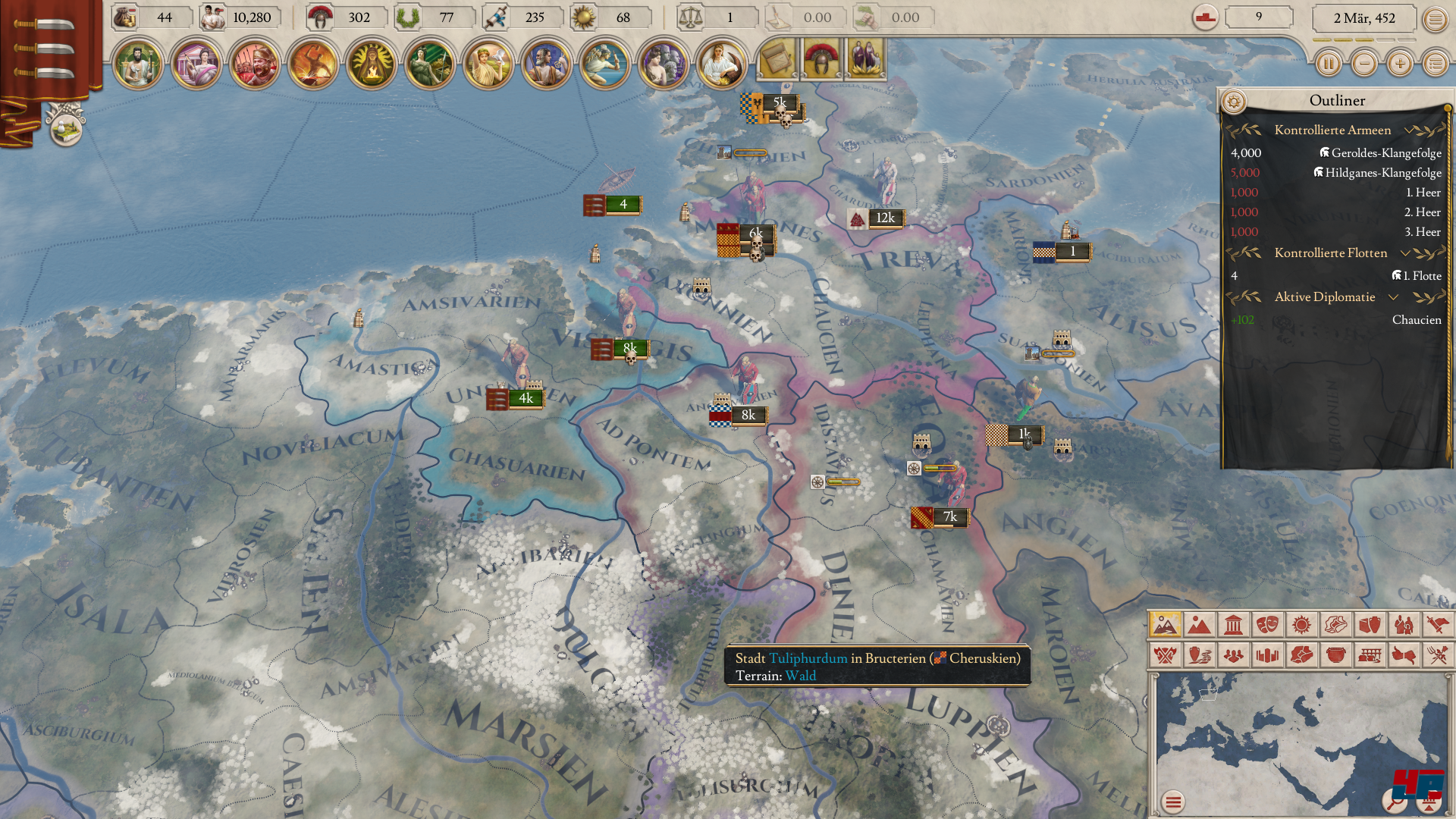Open the blacksmith with hammer portrait

313,64
